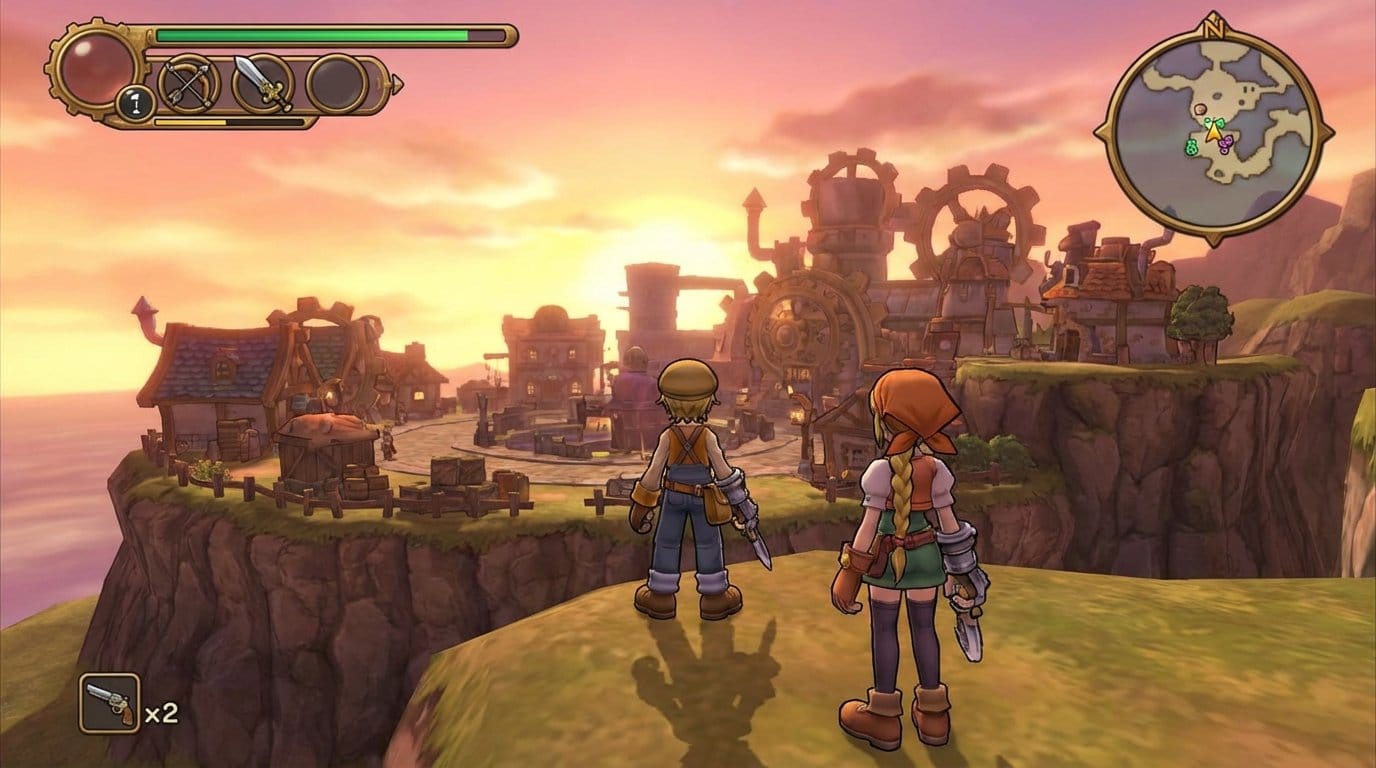Click the large red orb gauge
The image size is (1376, 768).
click(97, 66)
